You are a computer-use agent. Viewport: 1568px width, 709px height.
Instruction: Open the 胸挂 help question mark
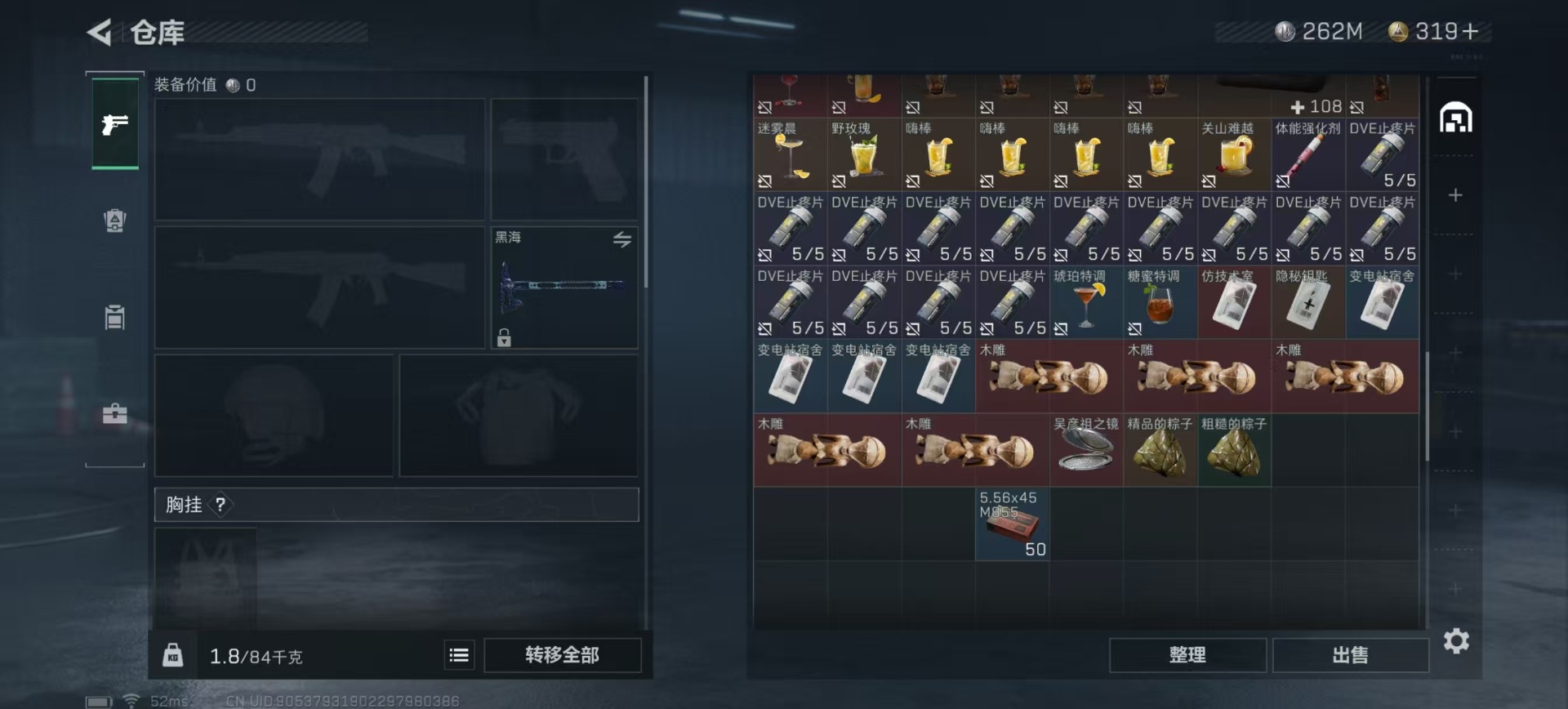click(x=220, y=505)
